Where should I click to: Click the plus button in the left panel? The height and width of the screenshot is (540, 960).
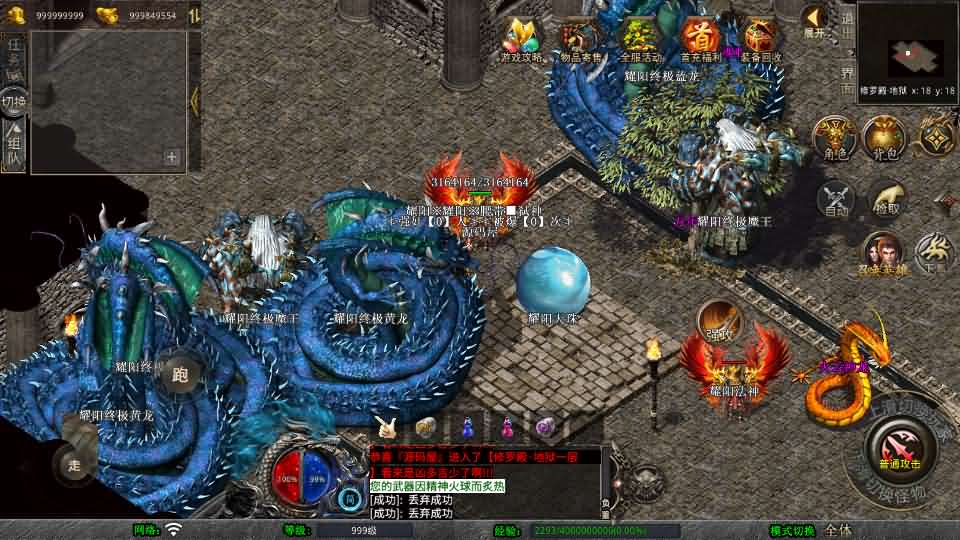[172, 157]
